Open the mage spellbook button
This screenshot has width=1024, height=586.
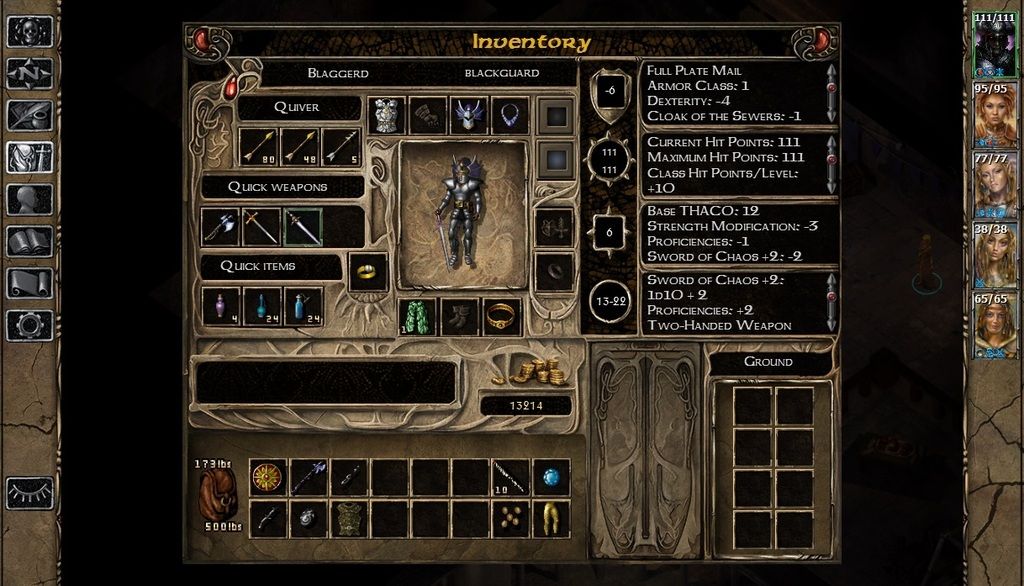point(29,241)
